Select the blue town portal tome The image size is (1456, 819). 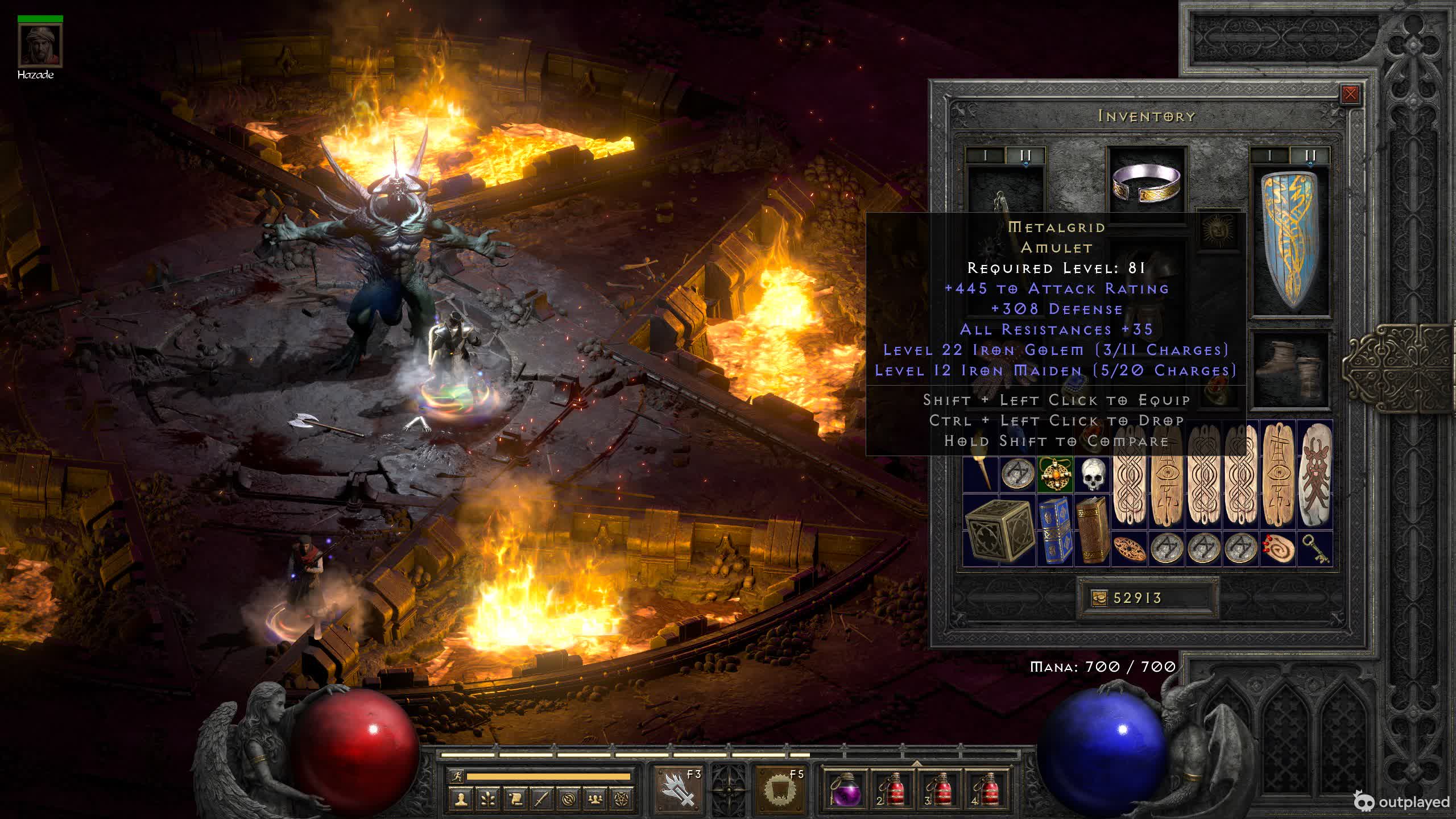(x=1055, y=530)
